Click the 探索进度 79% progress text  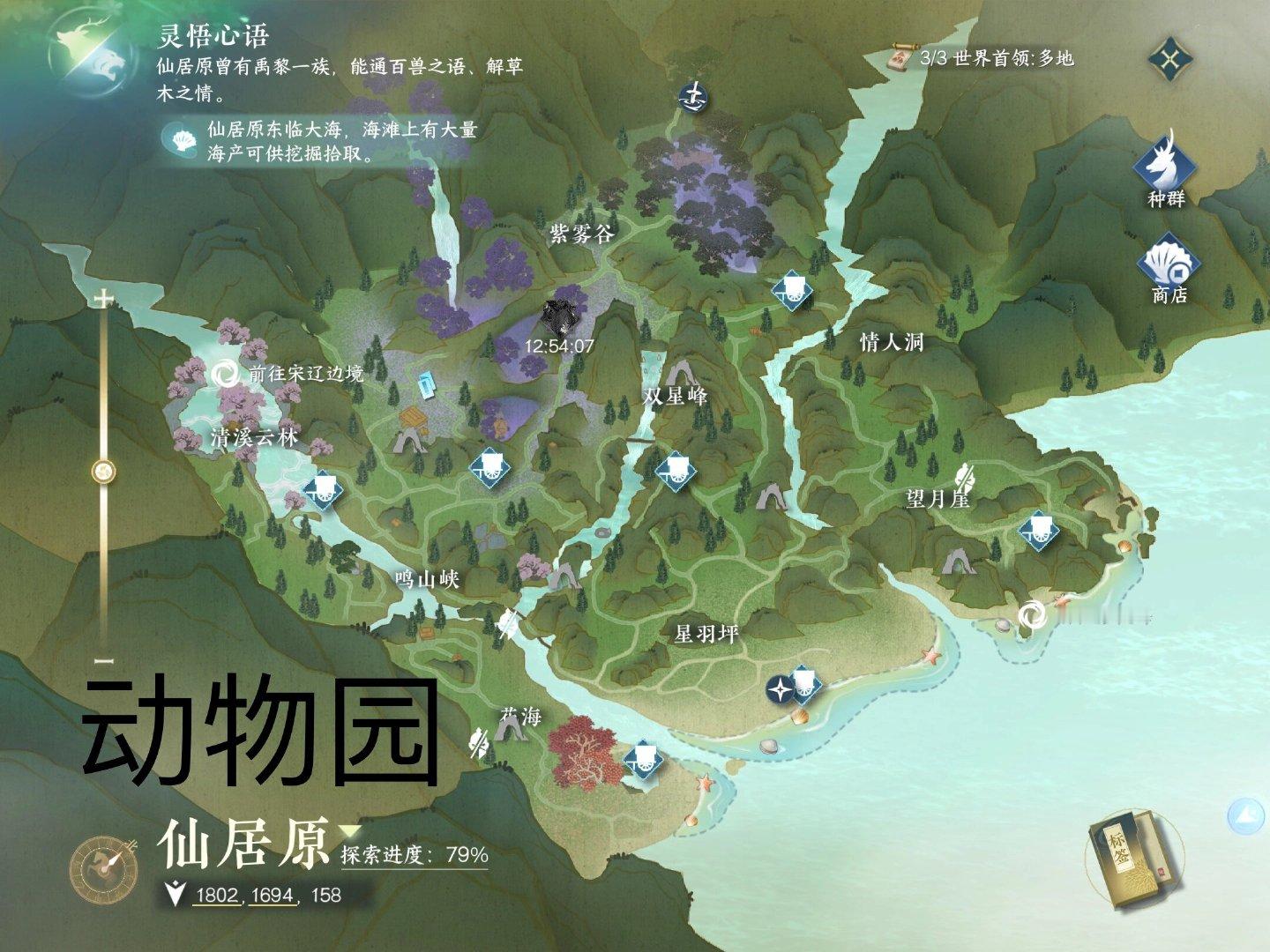[x=413, y=852]
